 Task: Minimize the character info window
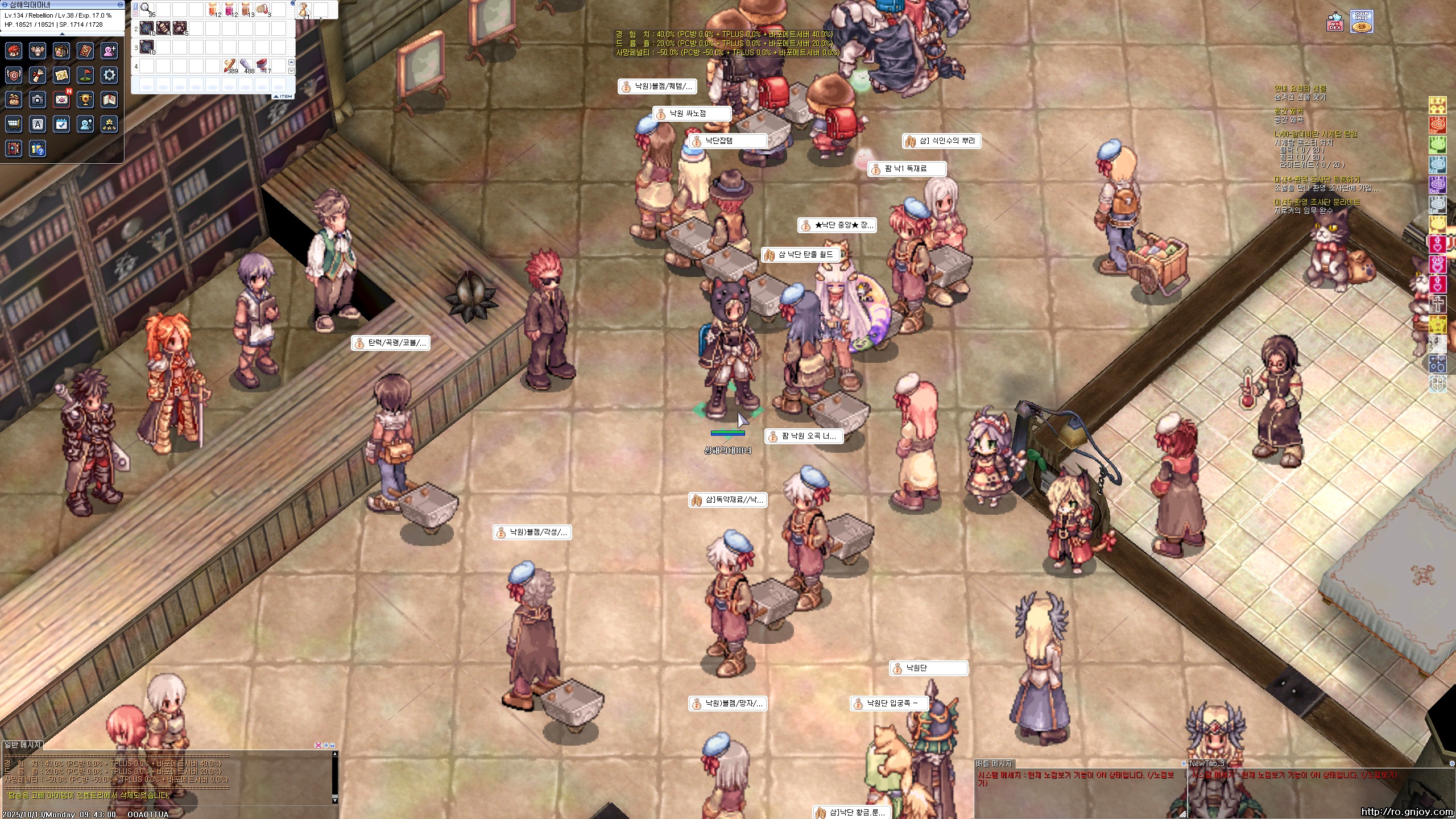pyautogui.click(x=120, y=5)
